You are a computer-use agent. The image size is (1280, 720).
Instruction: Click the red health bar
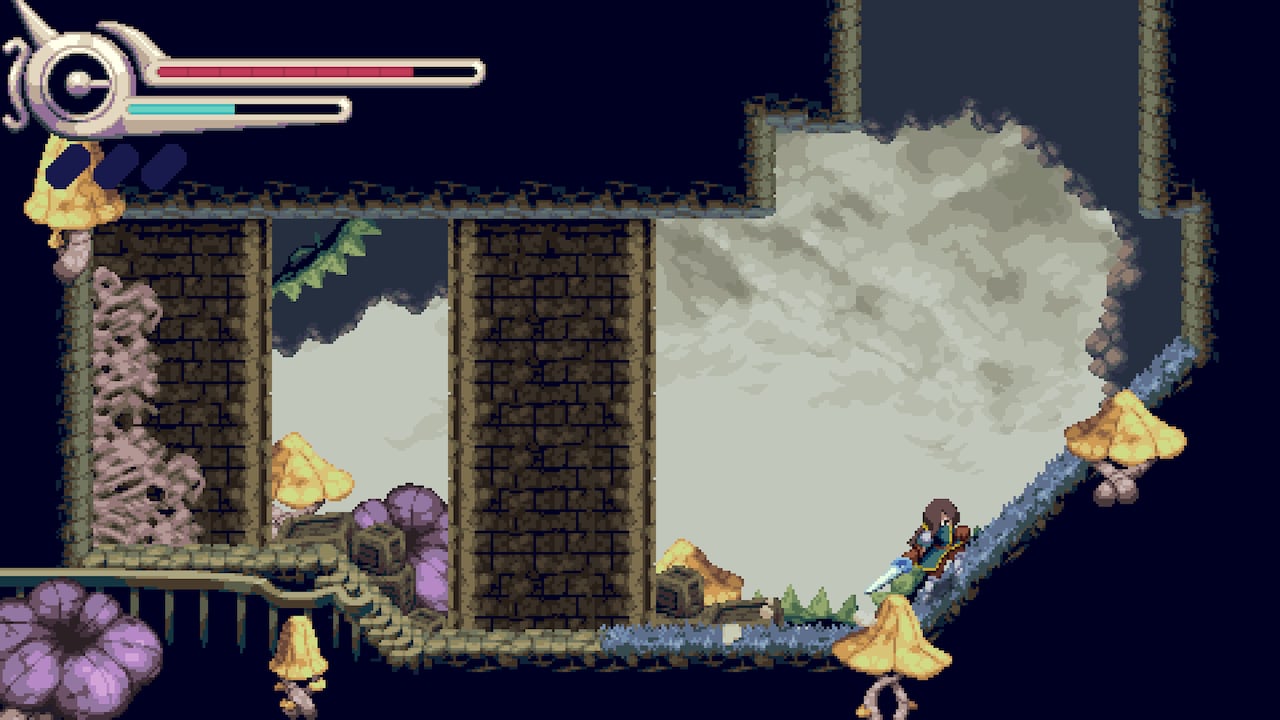(x=285, y=71)
